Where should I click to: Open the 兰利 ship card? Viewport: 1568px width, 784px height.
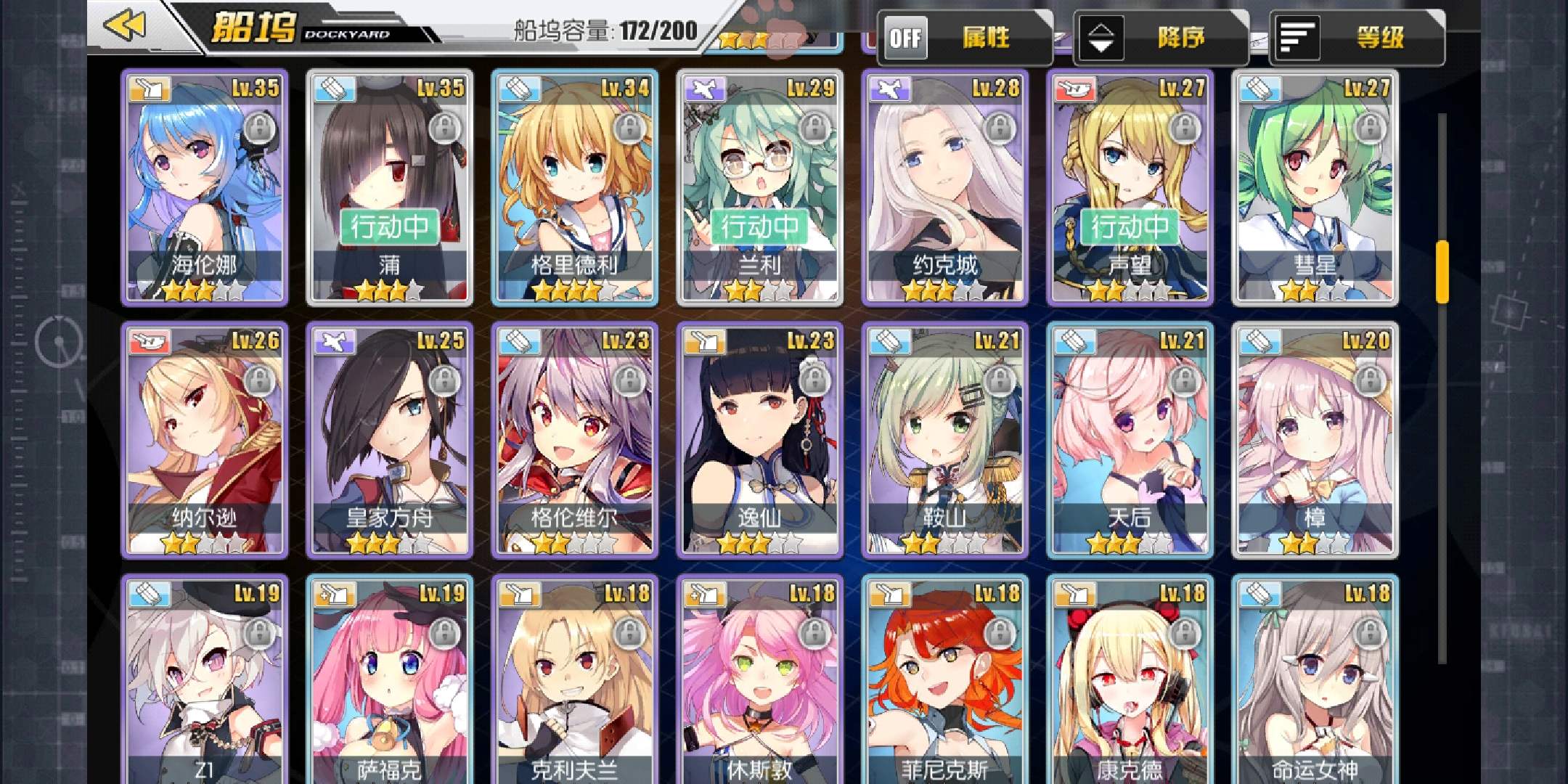760,187
